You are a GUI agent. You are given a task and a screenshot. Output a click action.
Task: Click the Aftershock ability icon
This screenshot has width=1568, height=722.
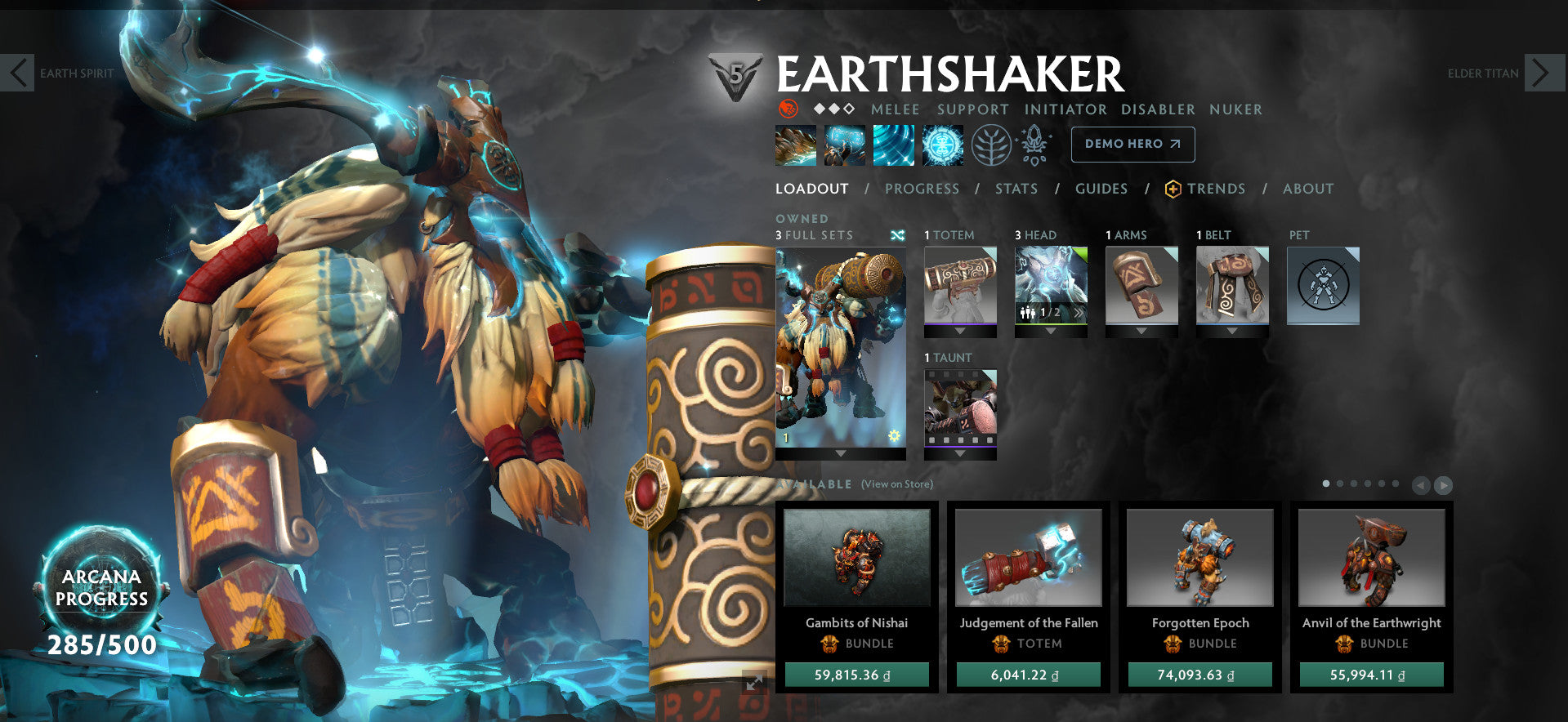point(894,145)
